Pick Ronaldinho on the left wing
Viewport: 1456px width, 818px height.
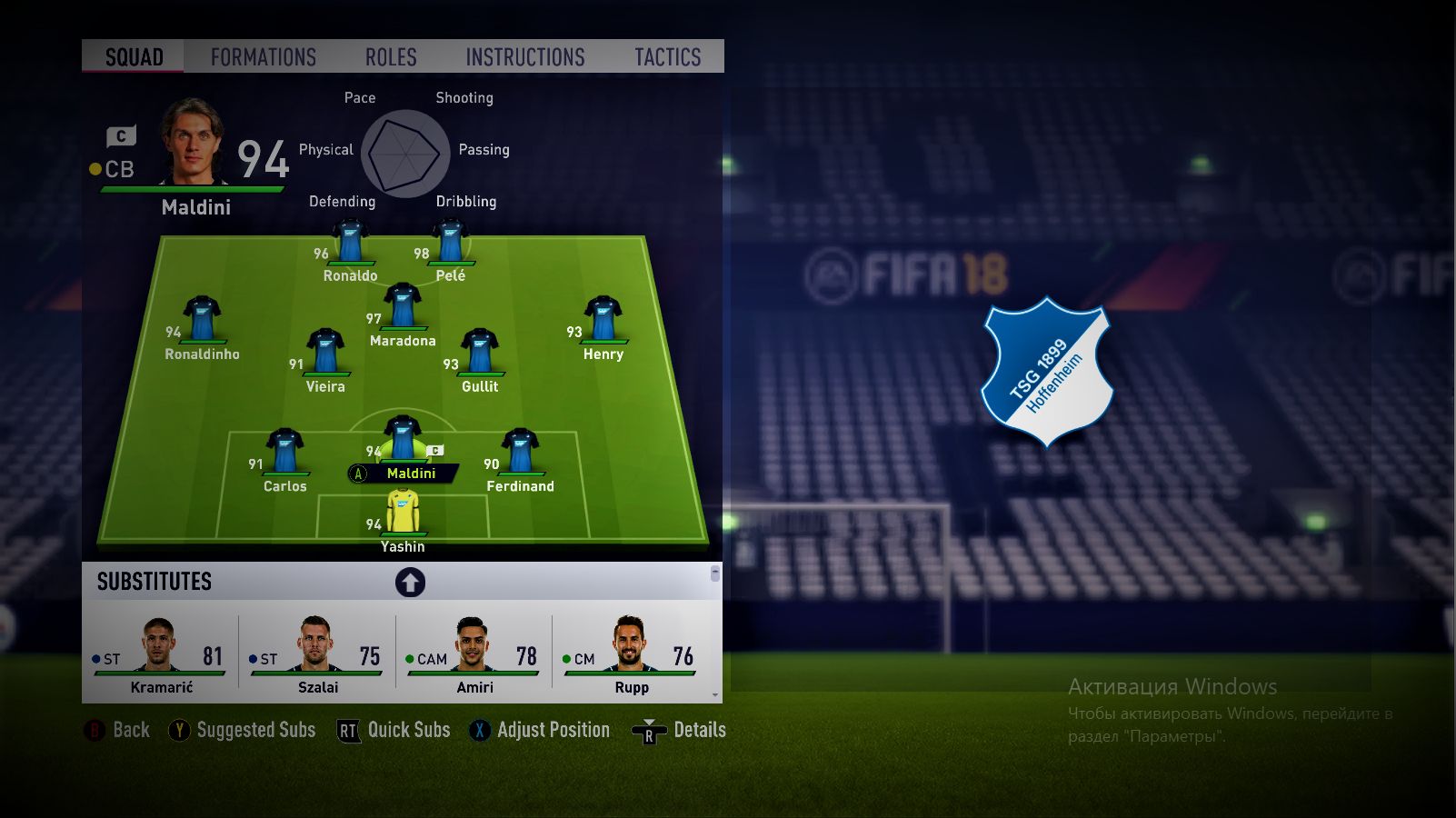coord(202,323)
